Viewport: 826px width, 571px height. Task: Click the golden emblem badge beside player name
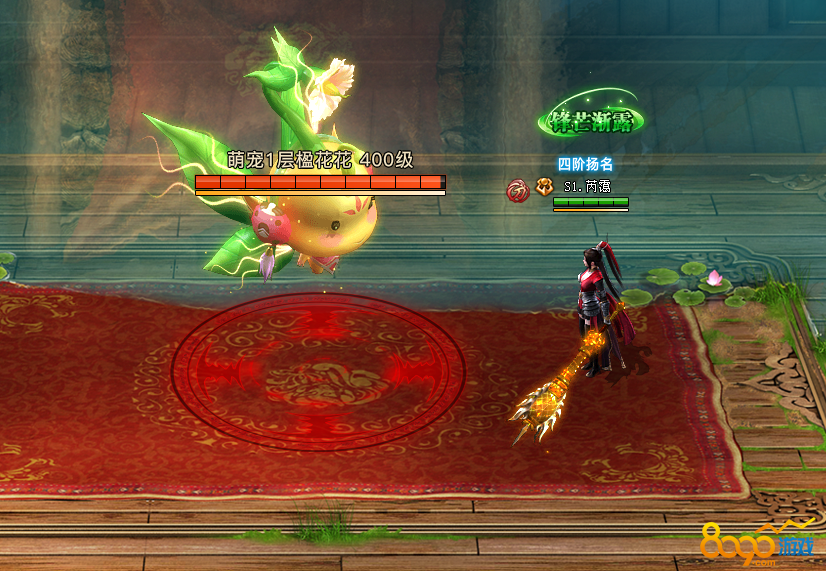click(x=544, y=186)
